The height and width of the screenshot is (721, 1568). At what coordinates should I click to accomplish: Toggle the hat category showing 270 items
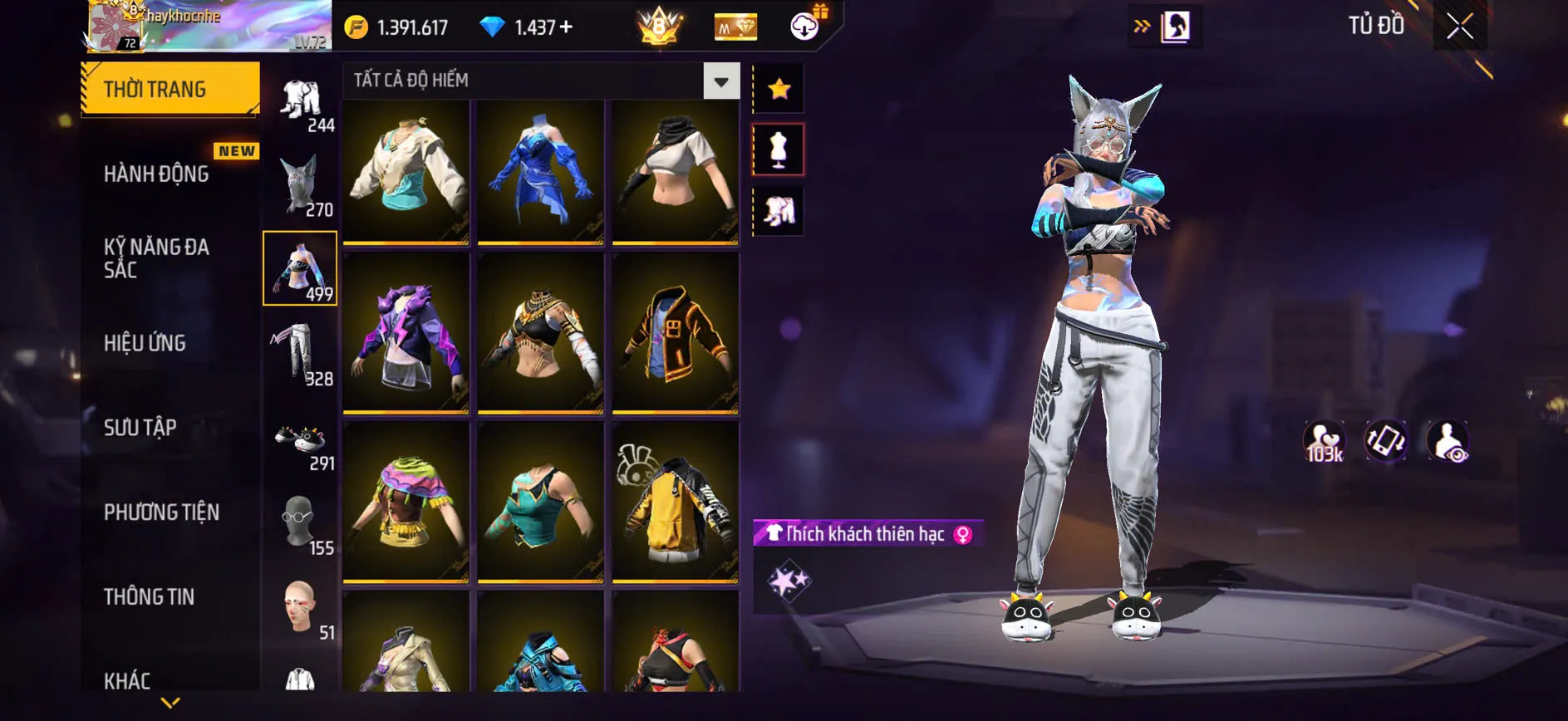tap(302, 181)
